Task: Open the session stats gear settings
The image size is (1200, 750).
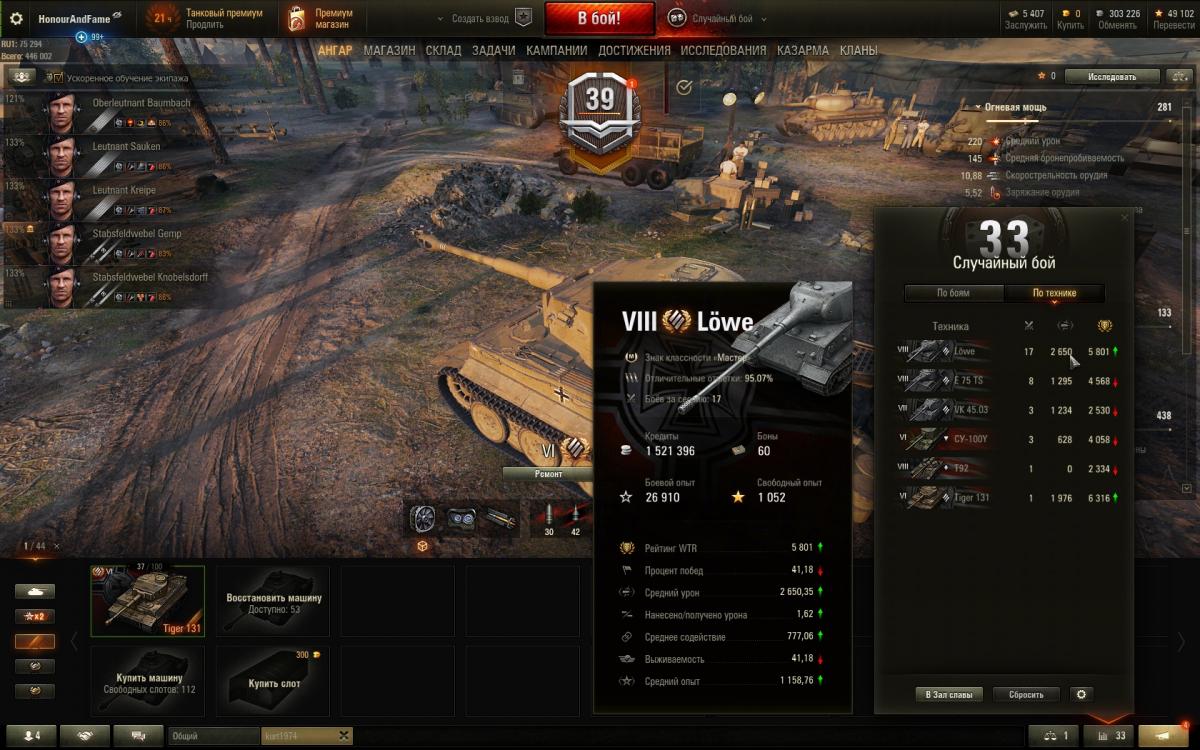Action: pyautogui.click(x=1080, y=694)
